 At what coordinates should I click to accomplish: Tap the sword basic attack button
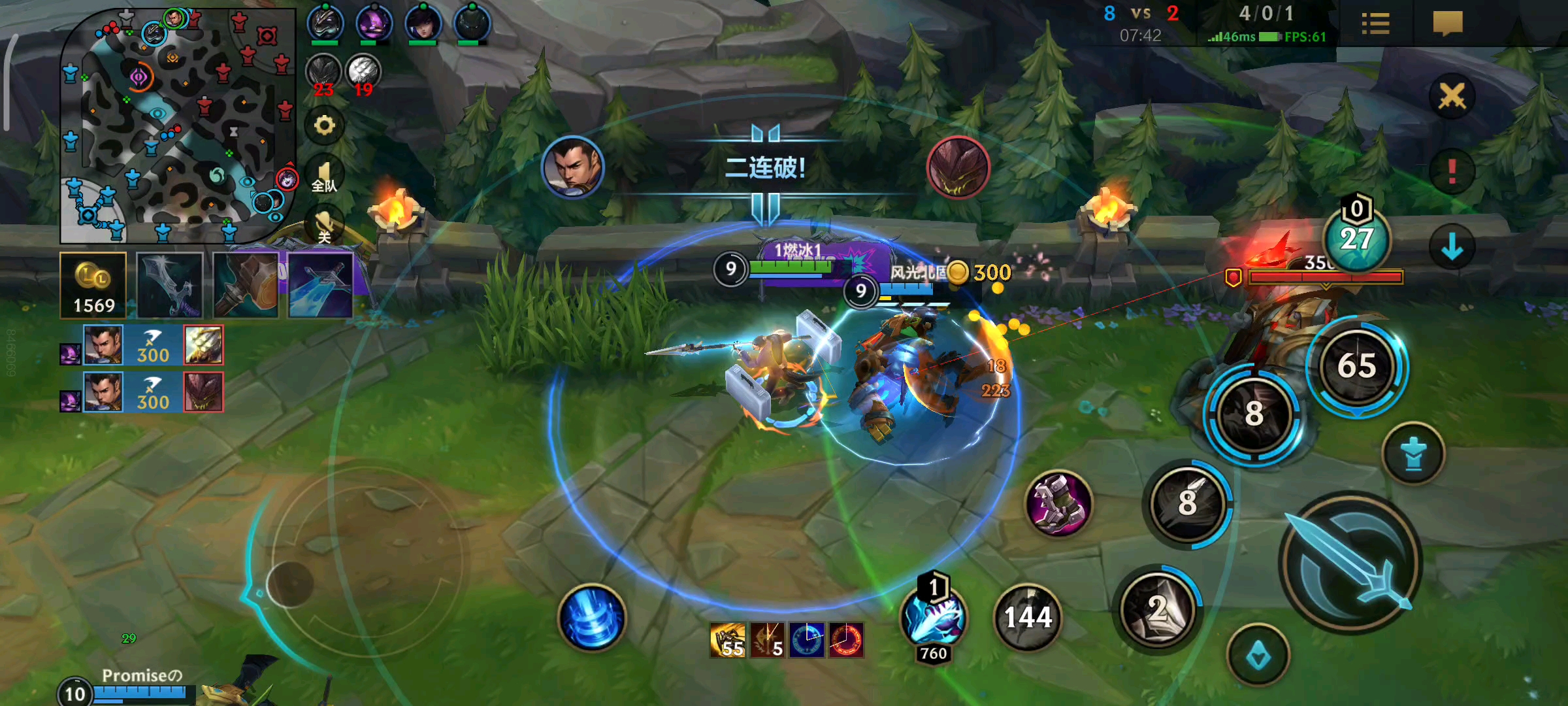pos(1350,562)
